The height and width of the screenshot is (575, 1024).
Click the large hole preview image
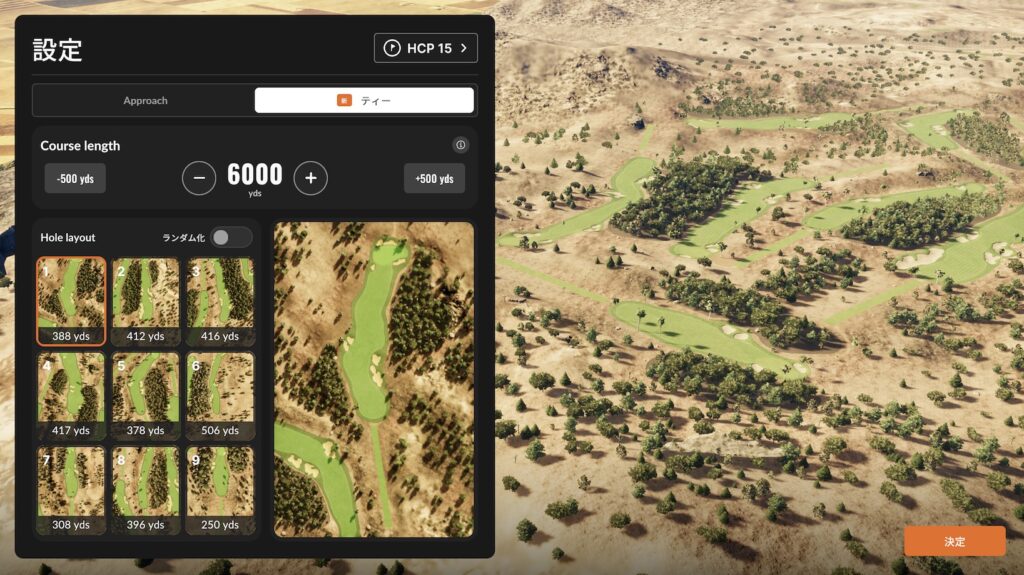tap(373, 379)
